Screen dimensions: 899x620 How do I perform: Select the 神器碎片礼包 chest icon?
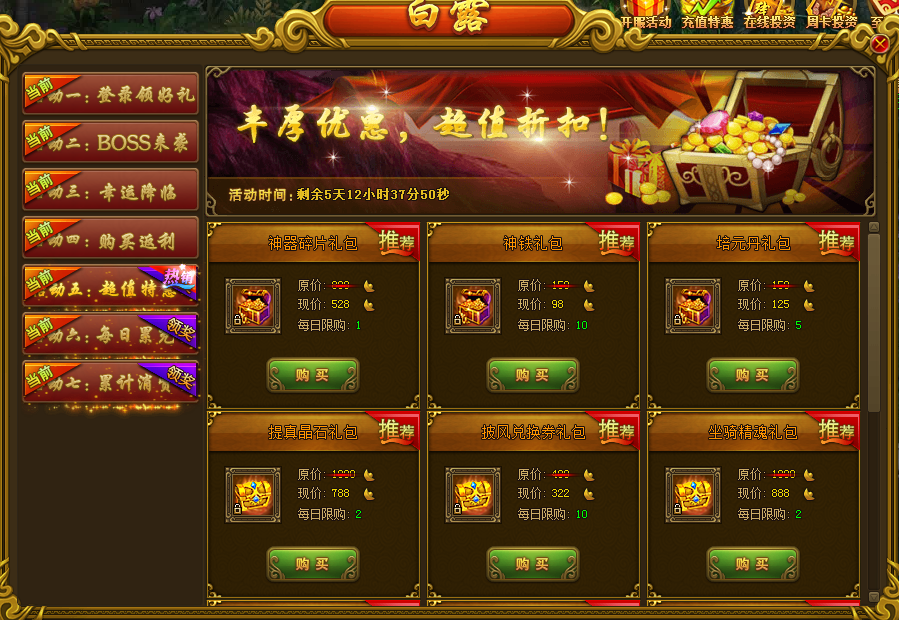click(253, 305)
